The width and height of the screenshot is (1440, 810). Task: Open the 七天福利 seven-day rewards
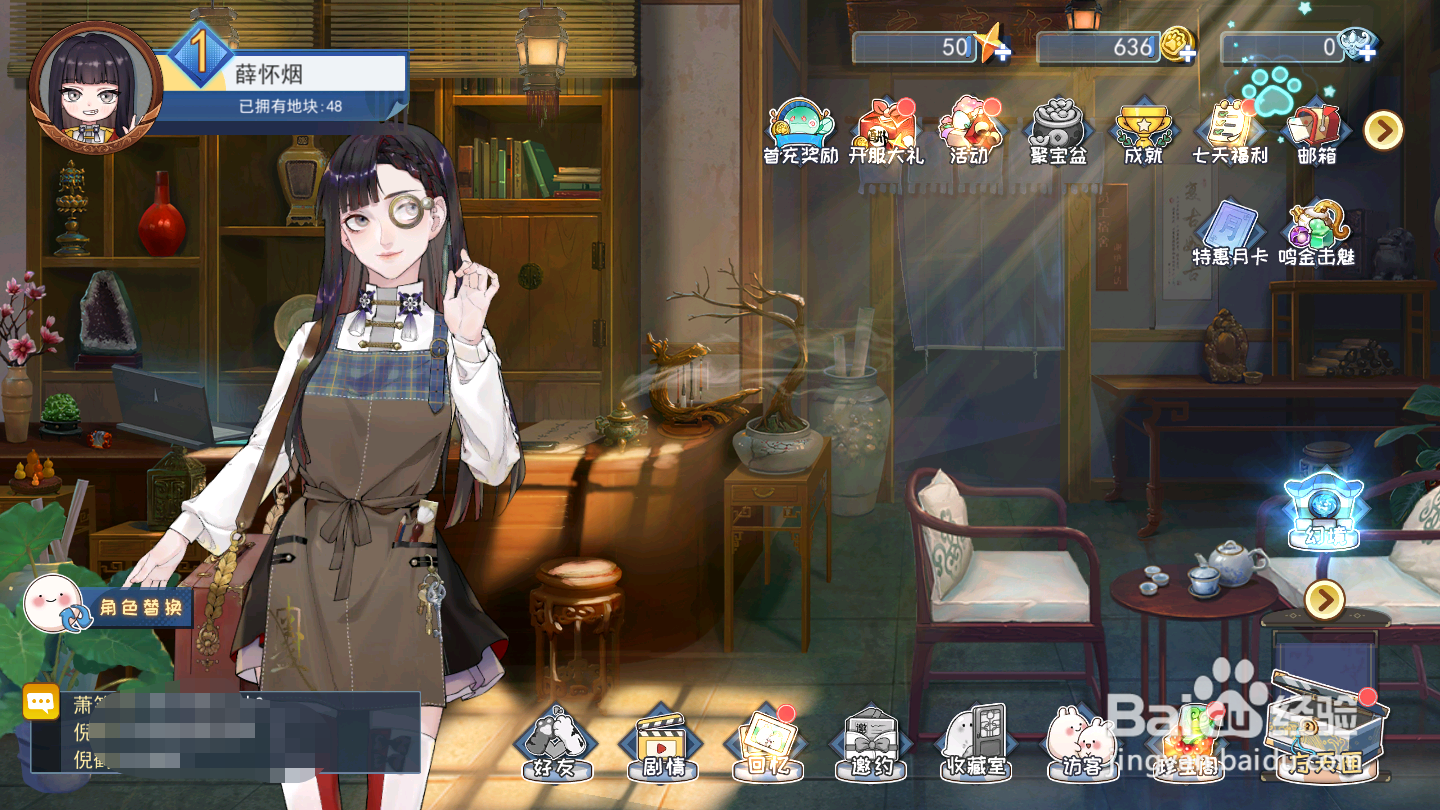pyautogui.click(x=1229, y=131)
